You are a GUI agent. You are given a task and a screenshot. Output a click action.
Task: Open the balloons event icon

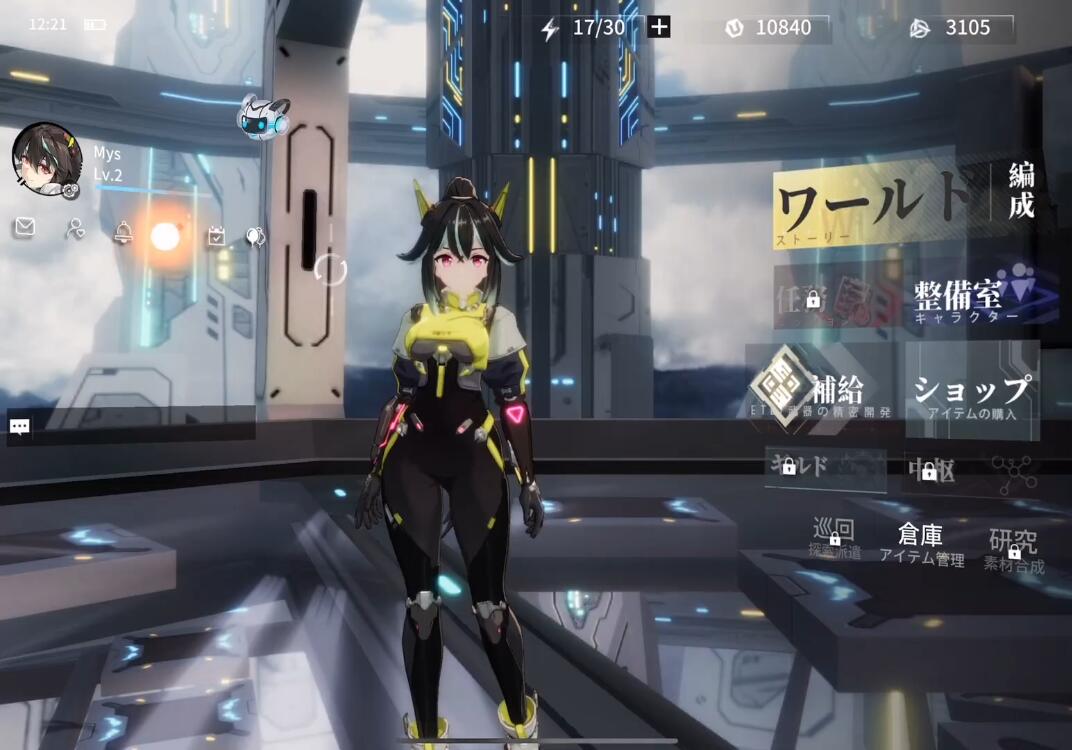tap(256, 237)
